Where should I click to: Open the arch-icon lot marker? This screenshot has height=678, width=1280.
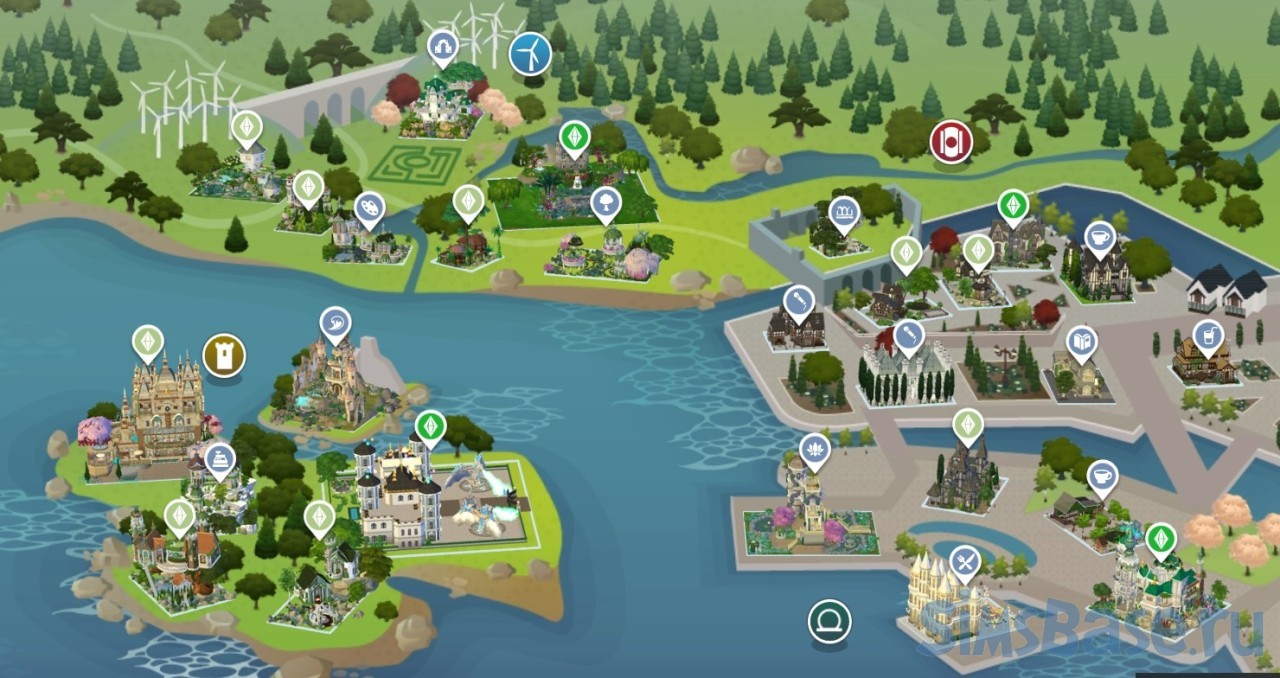point(442,46)
